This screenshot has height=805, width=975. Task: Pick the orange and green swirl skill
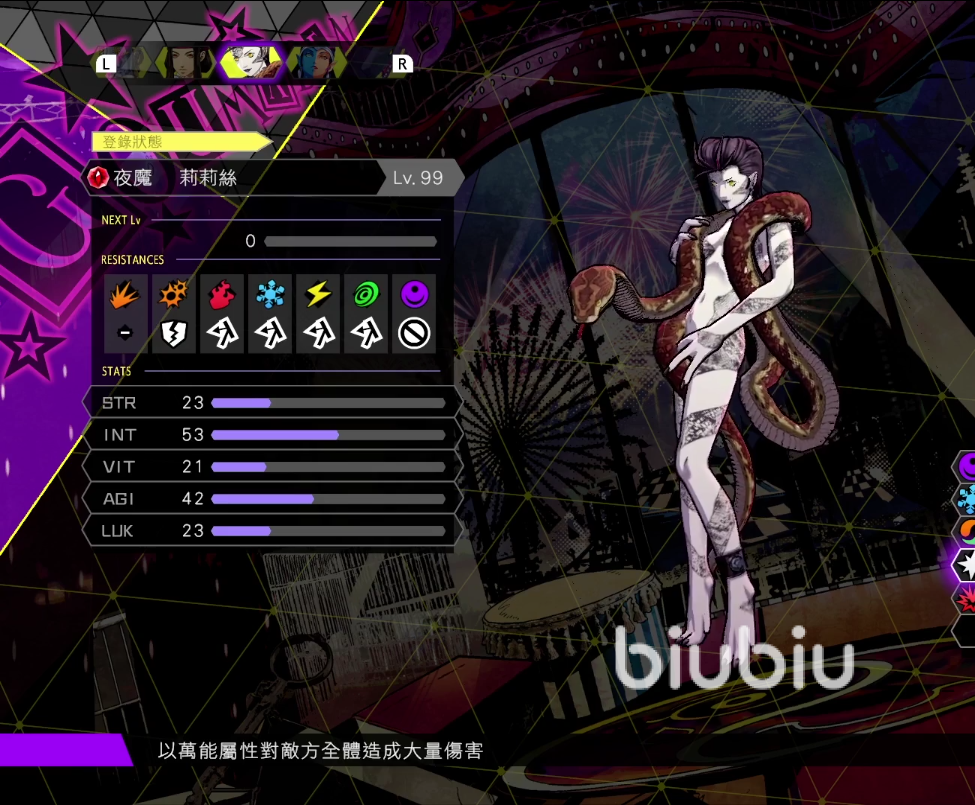point(967,531)
